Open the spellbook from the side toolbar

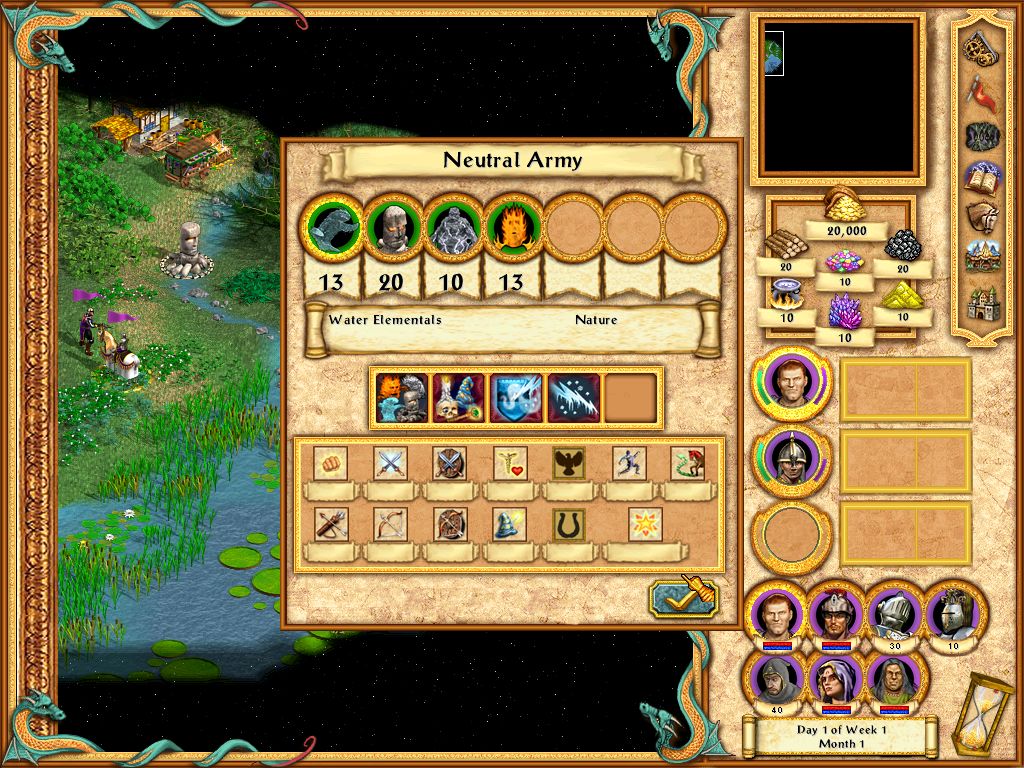(979, 177)
